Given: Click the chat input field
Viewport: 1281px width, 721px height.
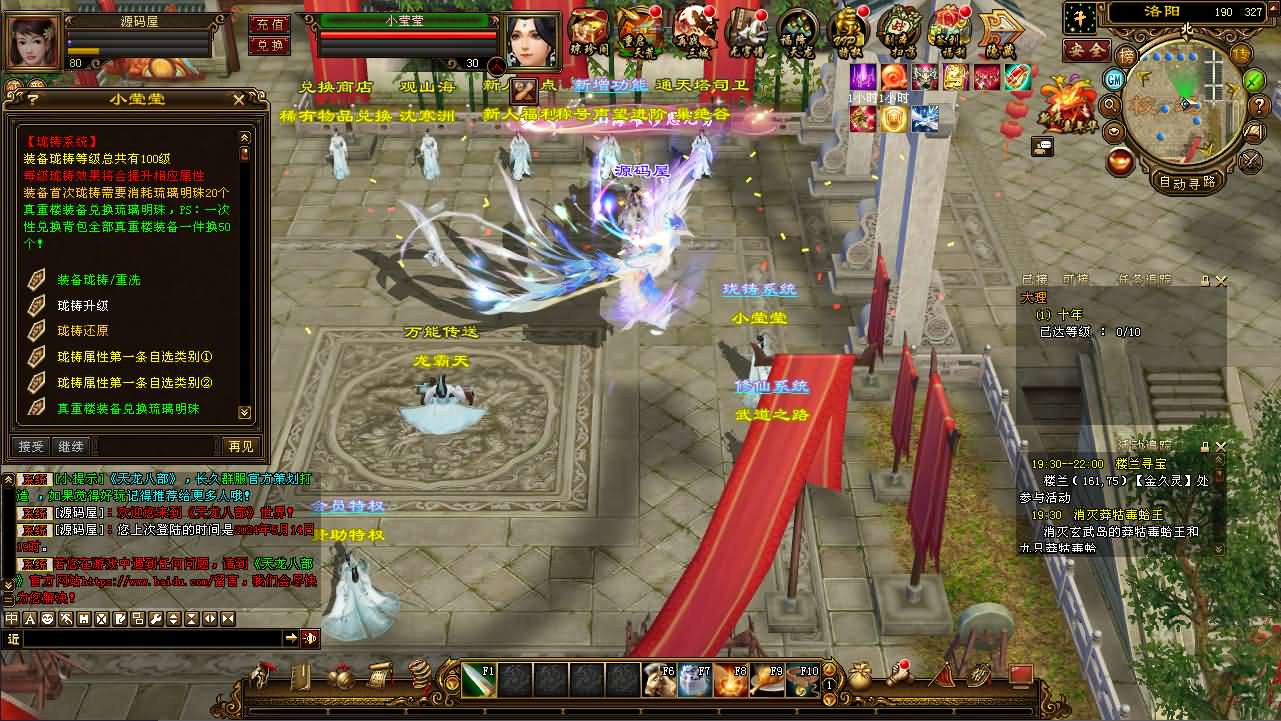Looking at the screenshot, I should point(150,638).
